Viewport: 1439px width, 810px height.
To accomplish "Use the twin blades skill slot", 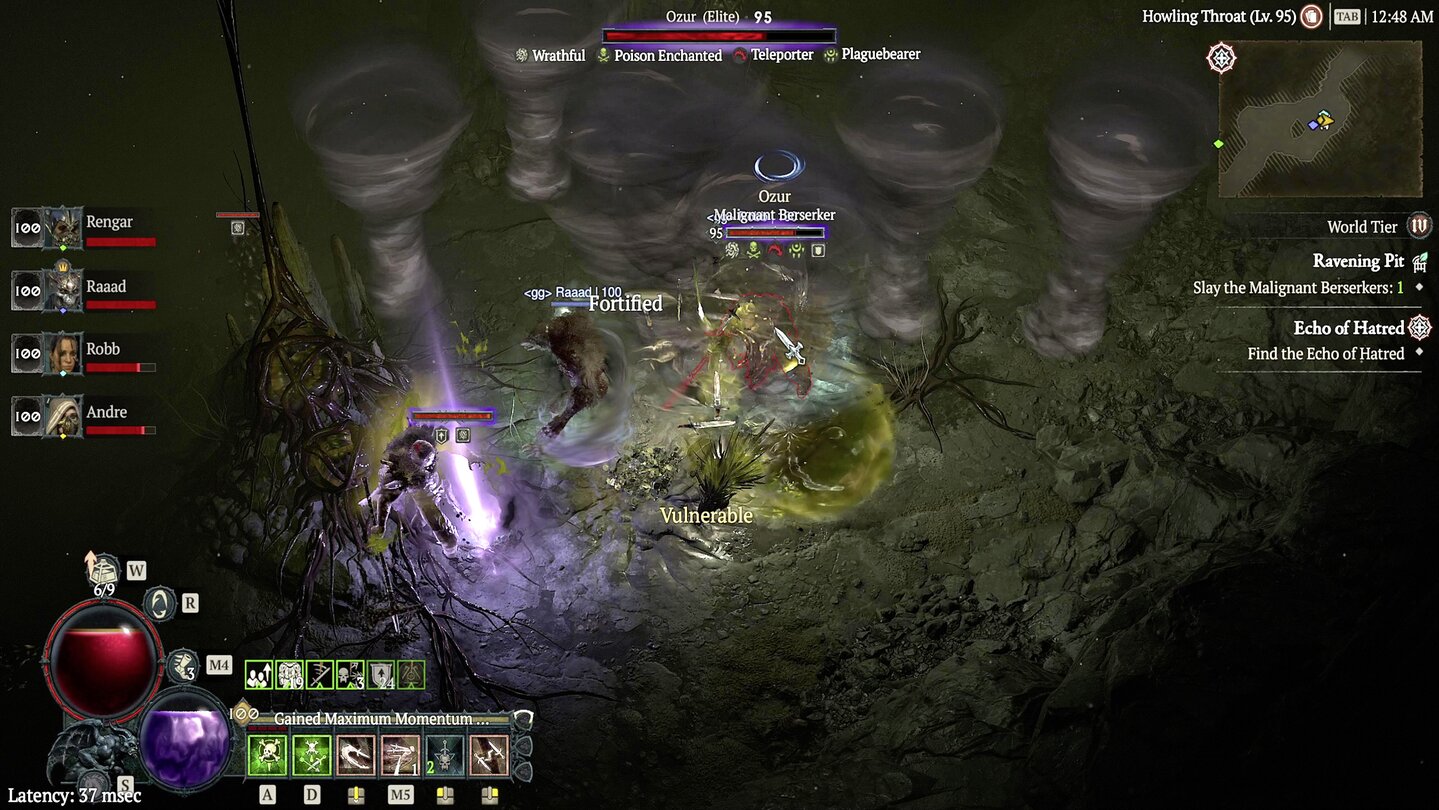I will (489, 756).
